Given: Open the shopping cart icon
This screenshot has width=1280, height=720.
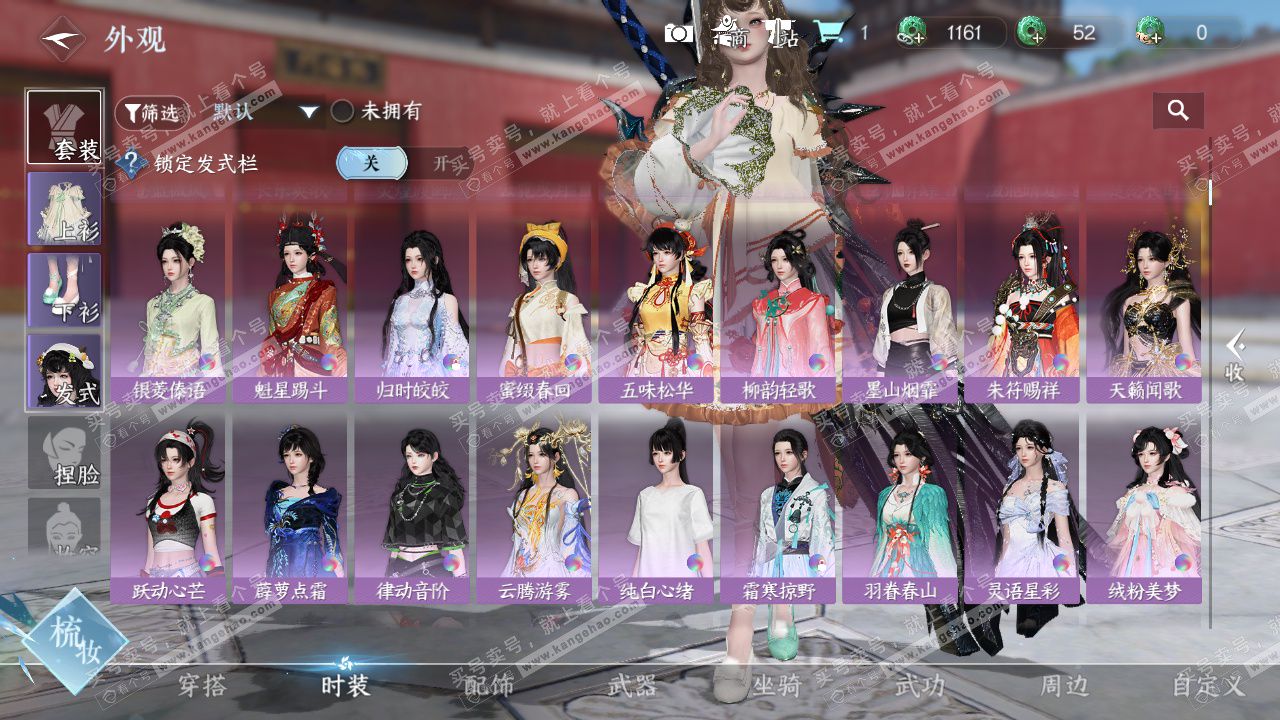Looking at the screenshot, I should tap(827, 33).
